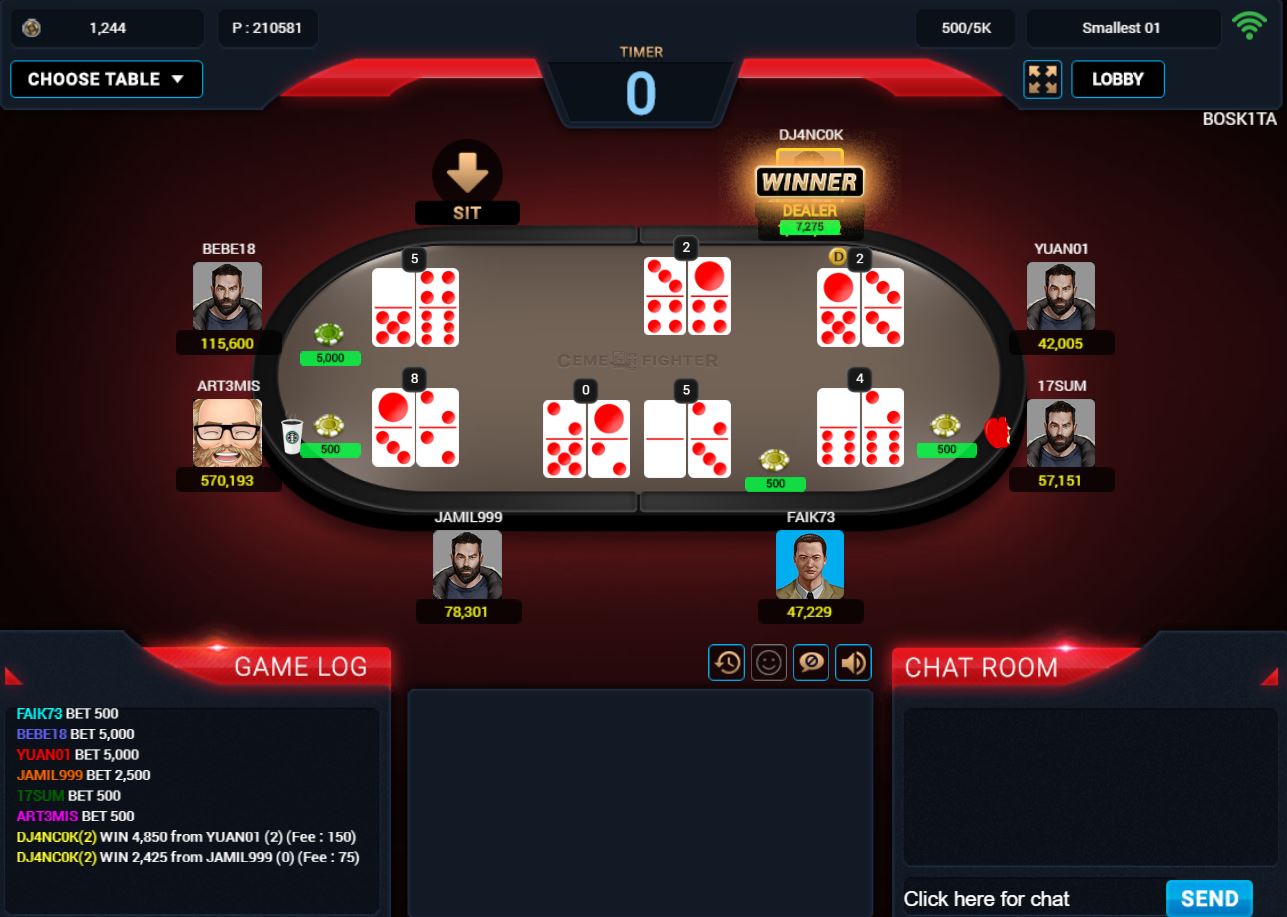Toggle the chat block icon

coord(810,662)
